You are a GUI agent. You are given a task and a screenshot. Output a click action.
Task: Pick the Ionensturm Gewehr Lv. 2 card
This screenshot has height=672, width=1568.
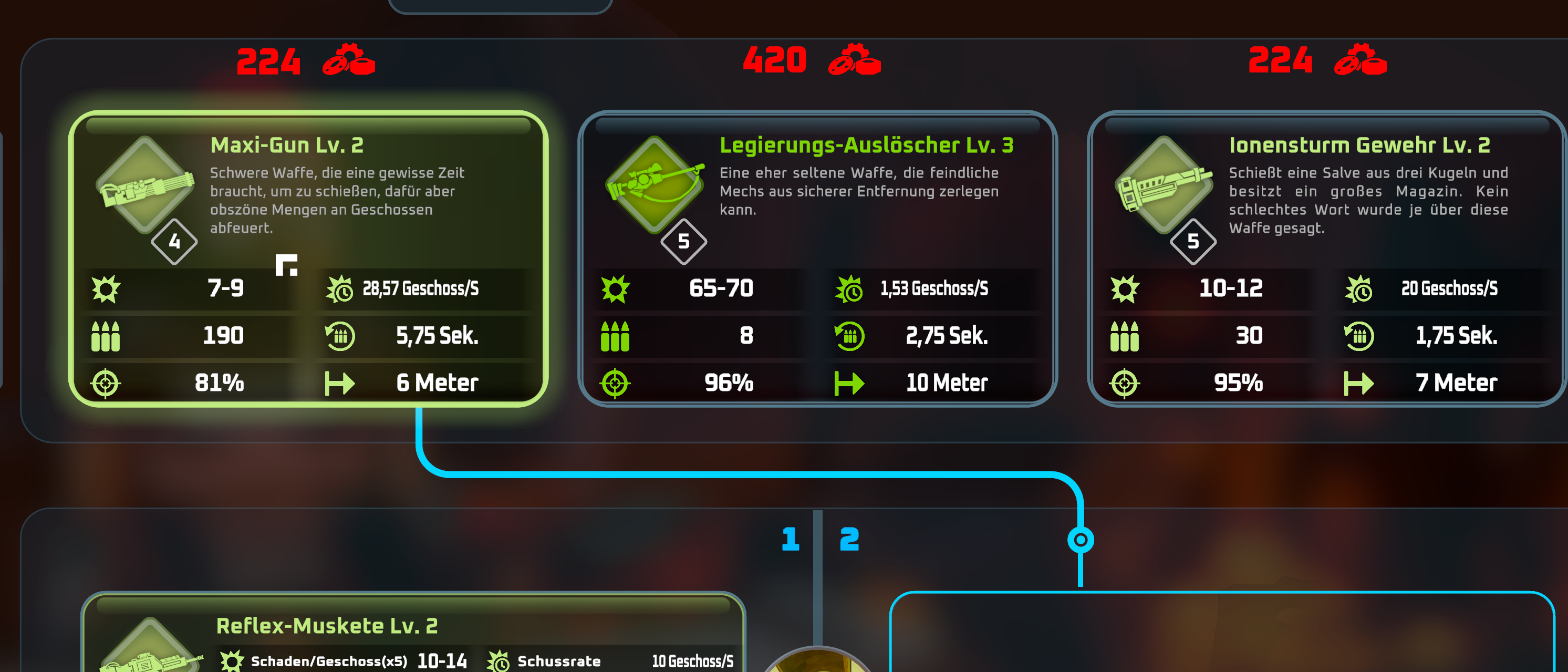point(1326,258)
